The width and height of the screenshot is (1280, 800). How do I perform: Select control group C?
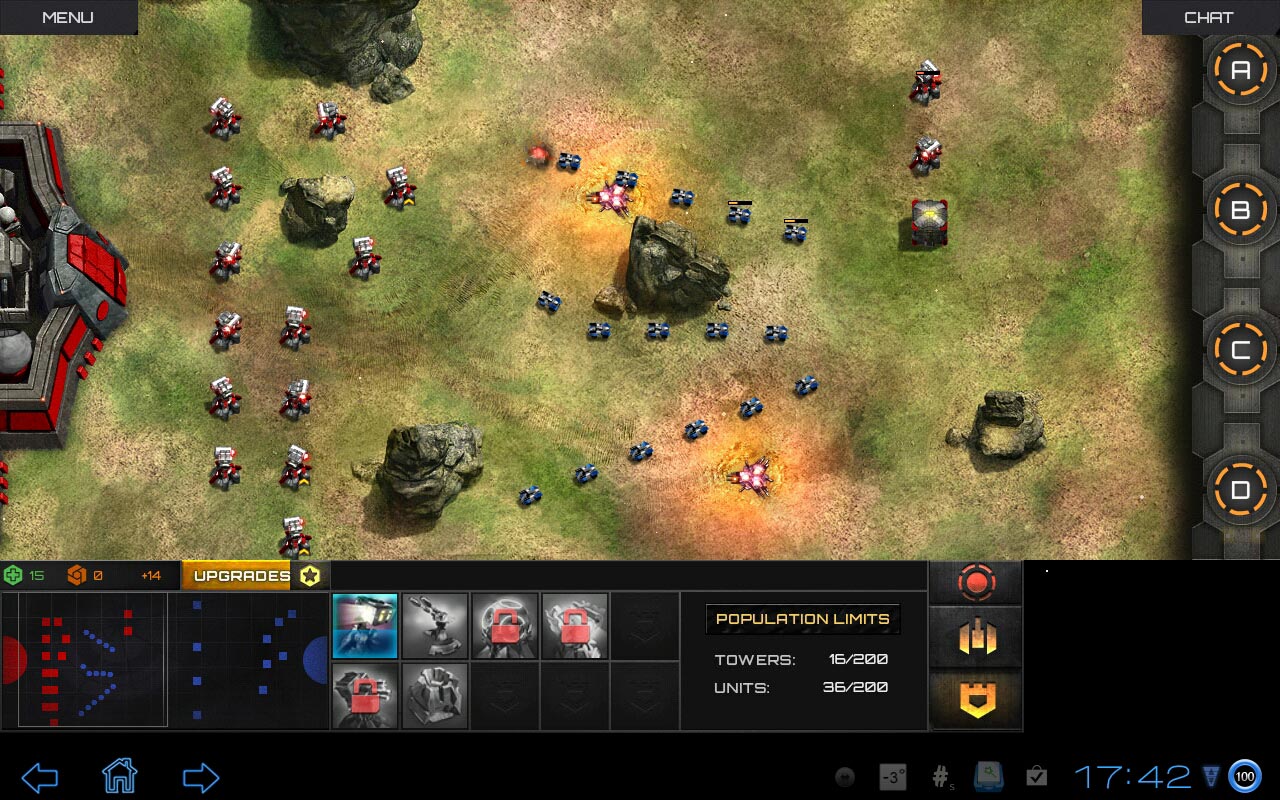(1240, 350)
